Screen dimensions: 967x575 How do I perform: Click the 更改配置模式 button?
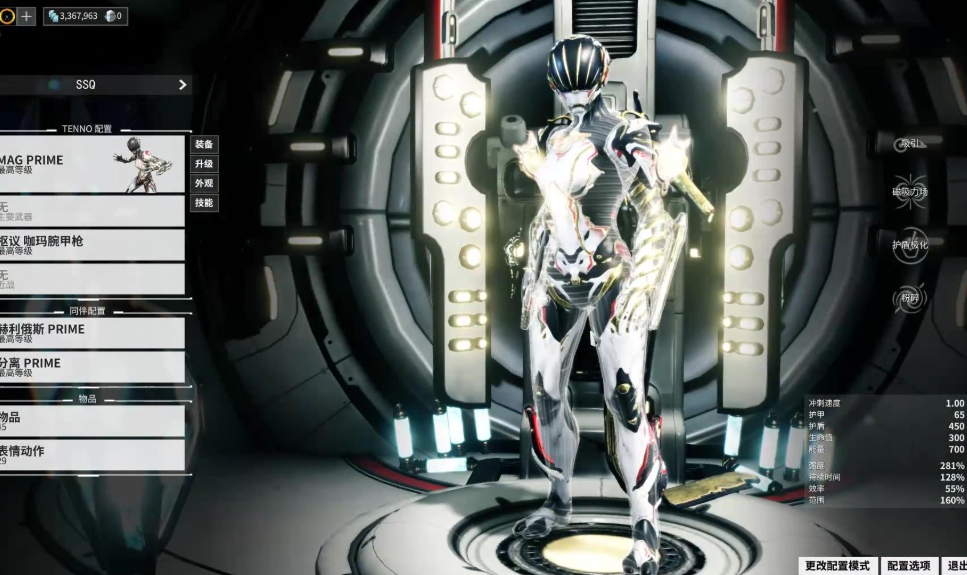840,566
